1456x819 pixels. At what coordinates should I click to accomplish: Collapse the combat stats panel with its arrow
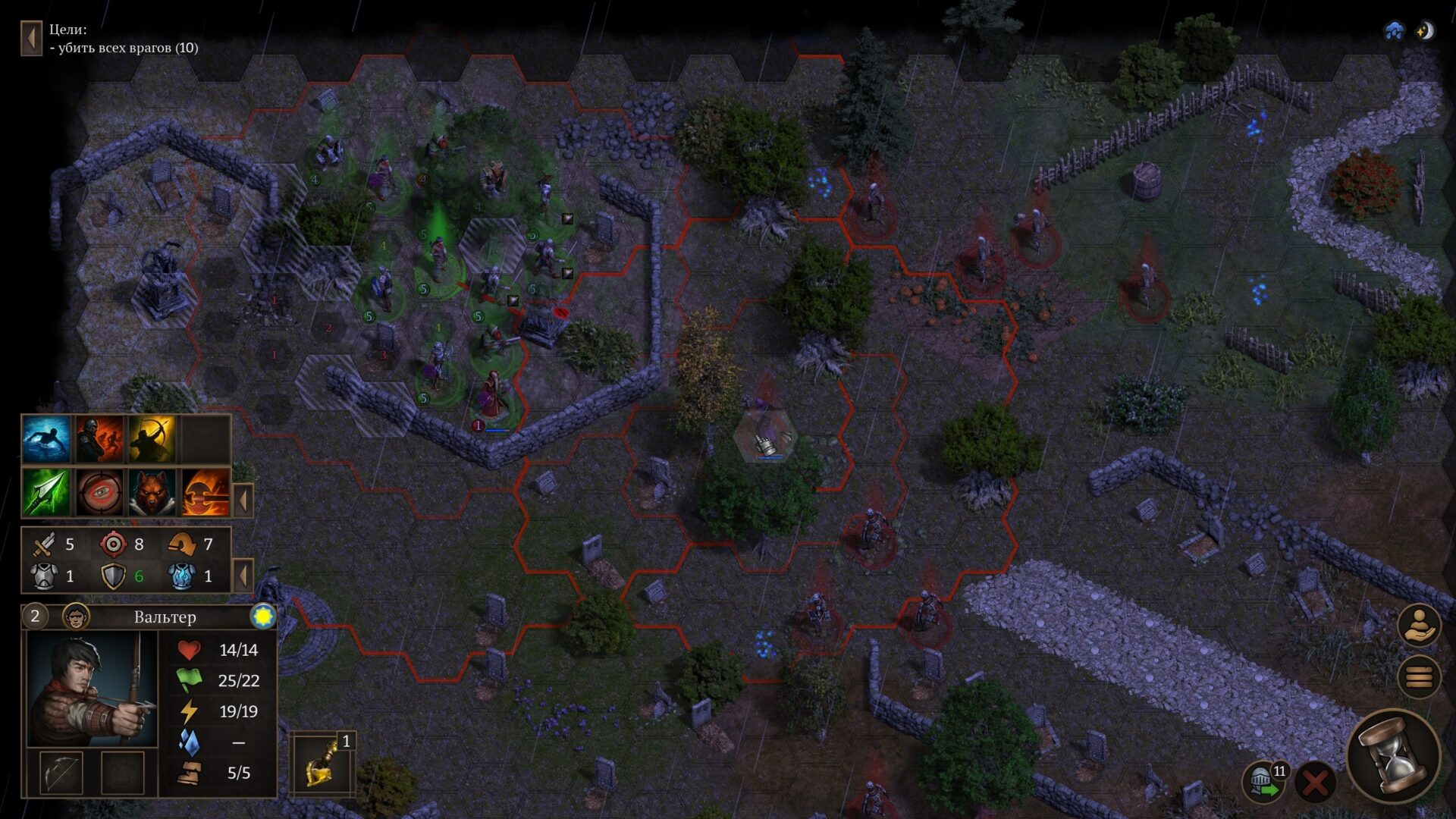tap(243, 576)
